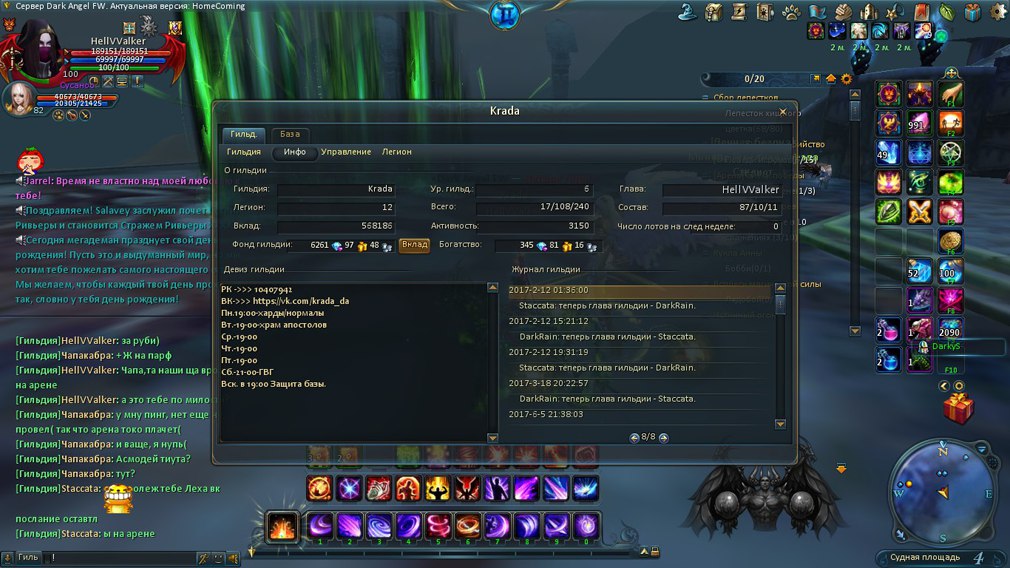
Task: Click the chat input field
Action: tap(120, 557)
